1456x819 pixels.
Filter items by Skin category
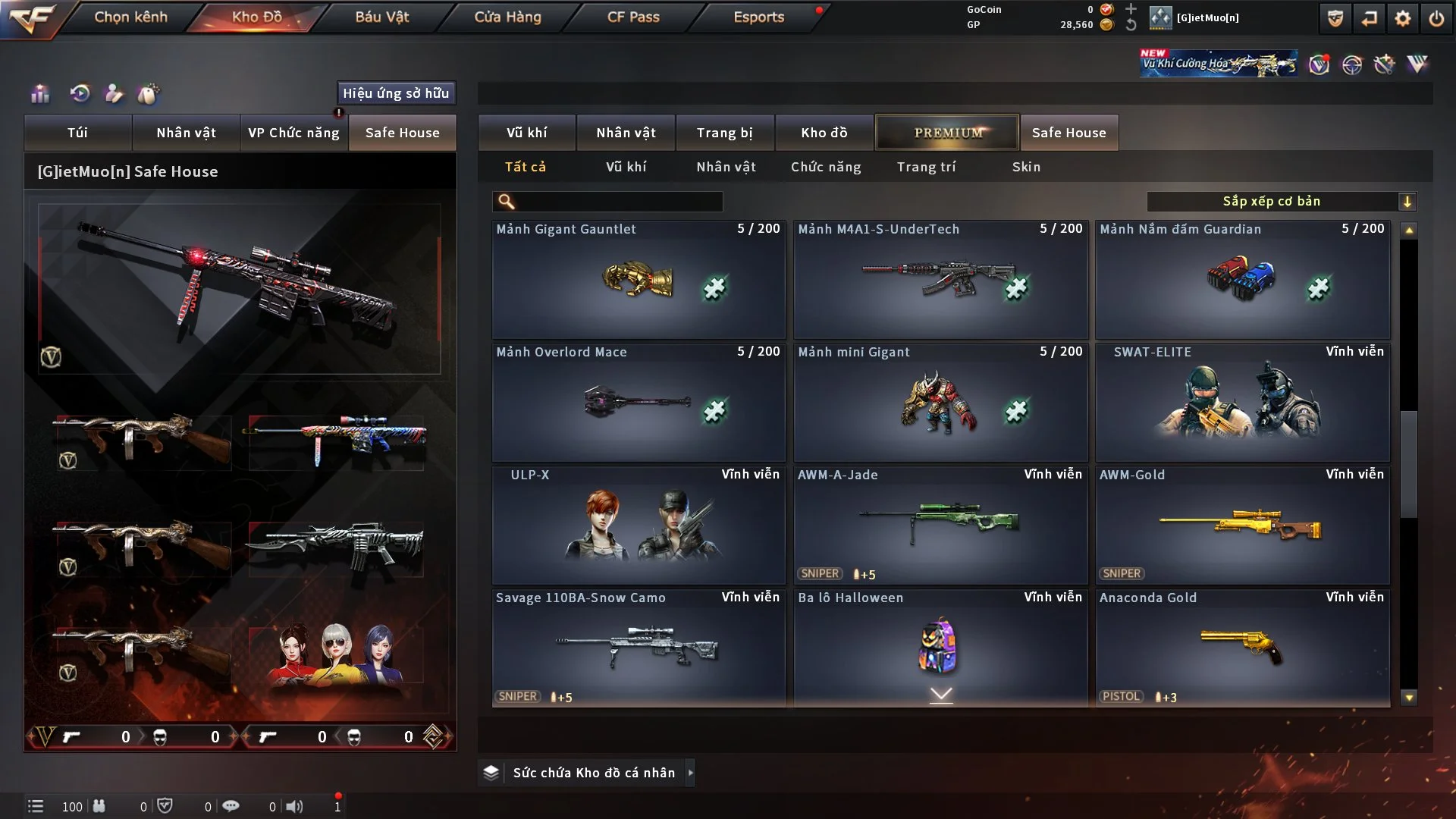(1026, 167)
